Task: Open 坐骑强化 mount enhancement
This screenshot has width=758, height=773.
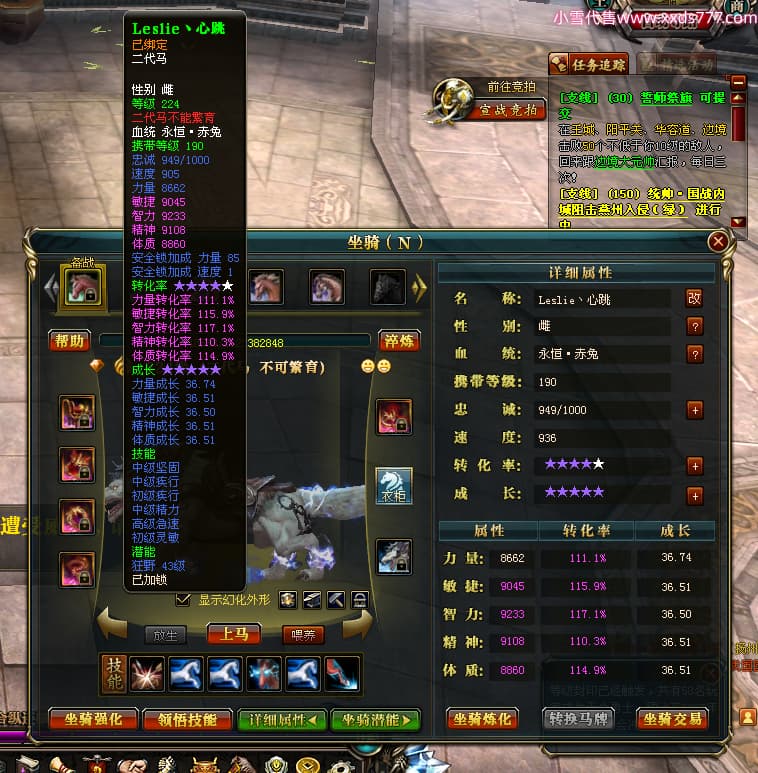Action: [x=93, y=719]
